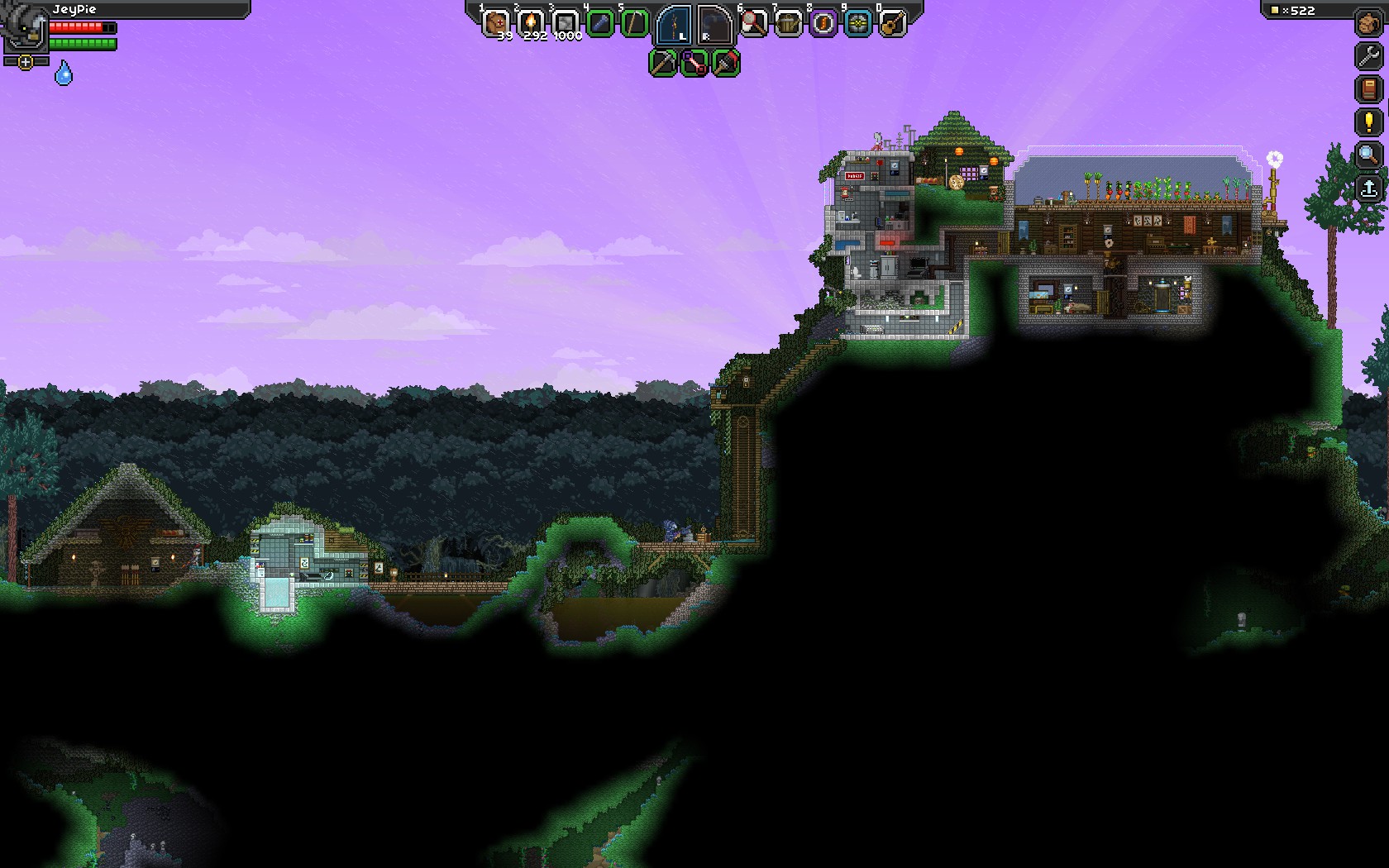The image size is (1389, 868).
Task: Select the torch in hotbar slot 2
Action: click(x=530, y=22)
